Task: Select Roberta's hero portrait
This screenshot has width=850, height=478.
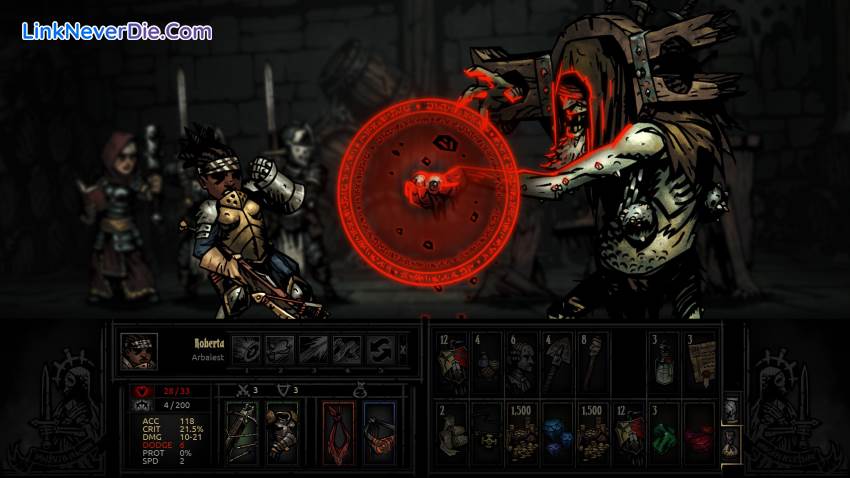Action: tap(139, 351)
